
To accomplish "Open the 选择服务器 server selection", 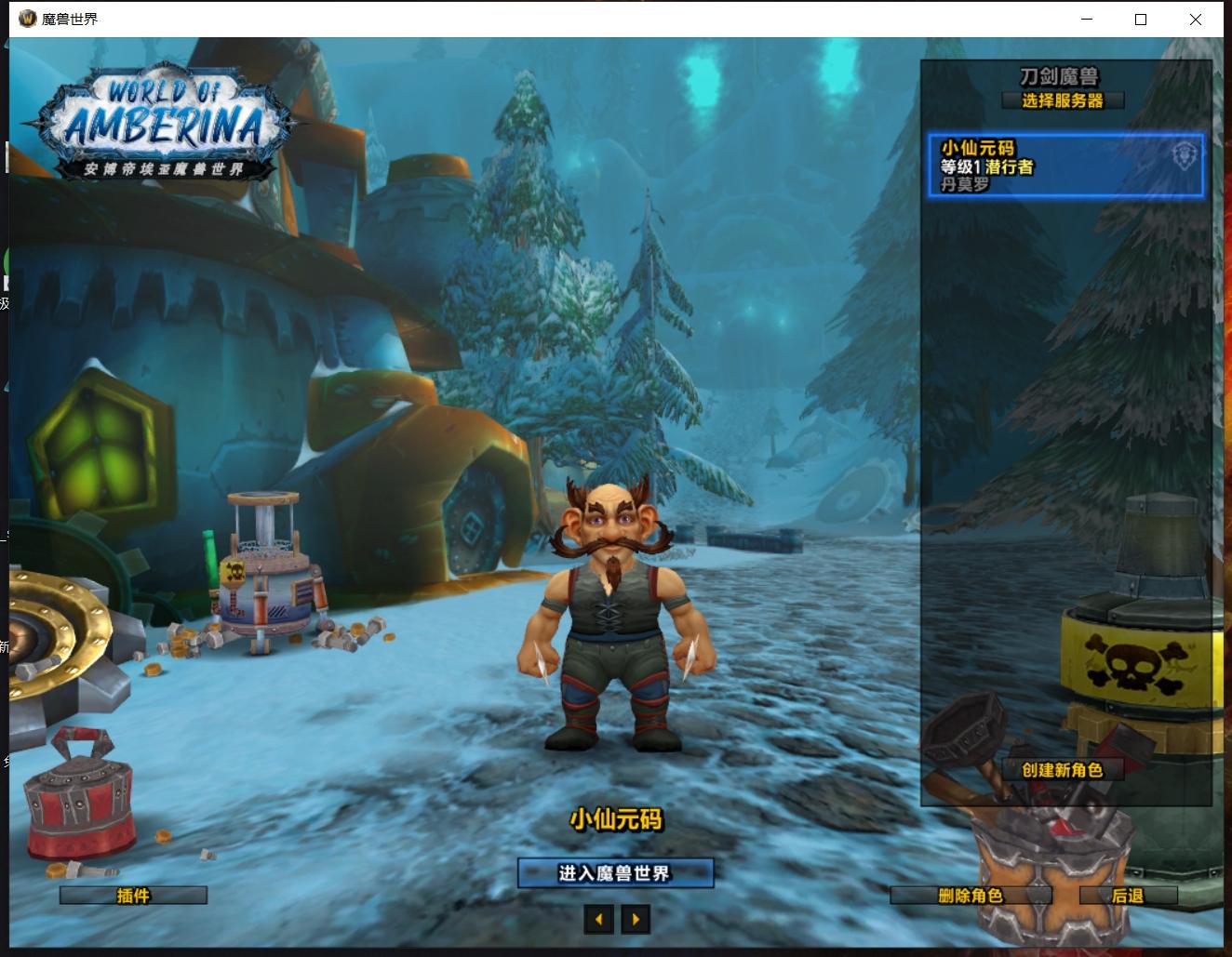I will [x=1063, y=100].
